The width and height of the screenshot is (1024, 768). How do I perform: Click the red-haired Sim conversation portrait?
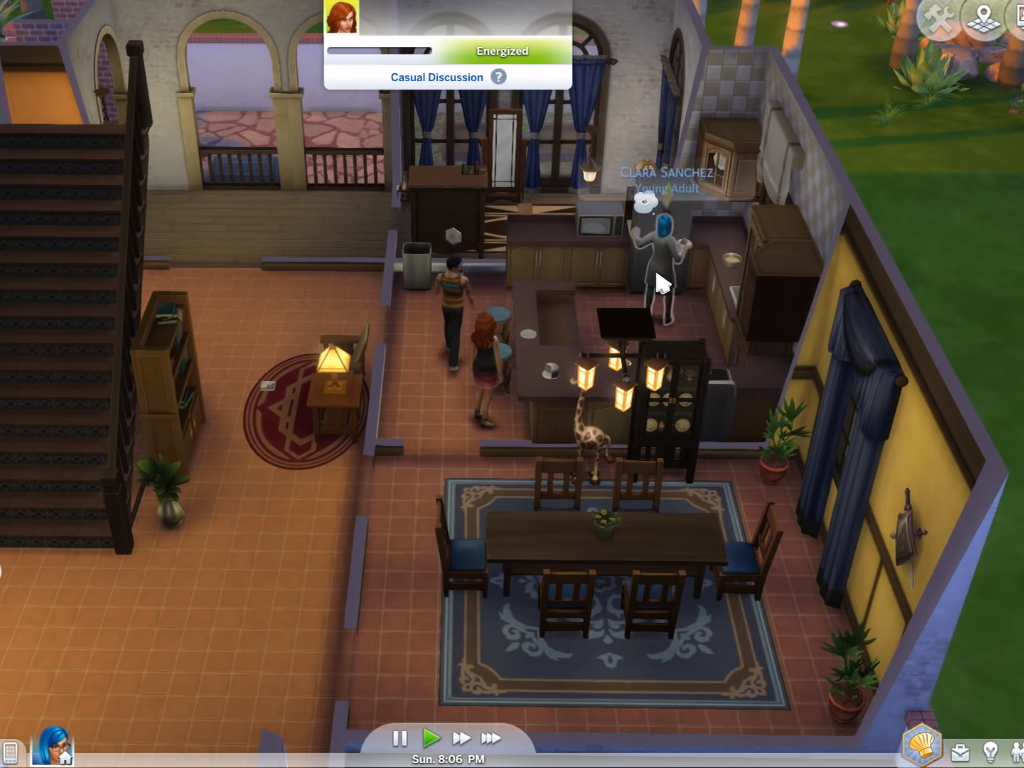[x=341, y=17]
